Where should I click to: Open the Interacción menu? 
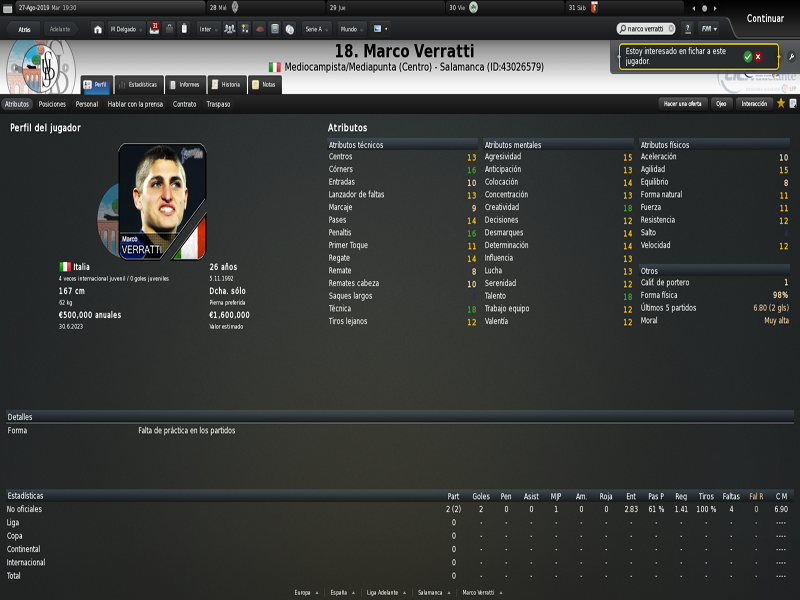(x=754, y=104)
